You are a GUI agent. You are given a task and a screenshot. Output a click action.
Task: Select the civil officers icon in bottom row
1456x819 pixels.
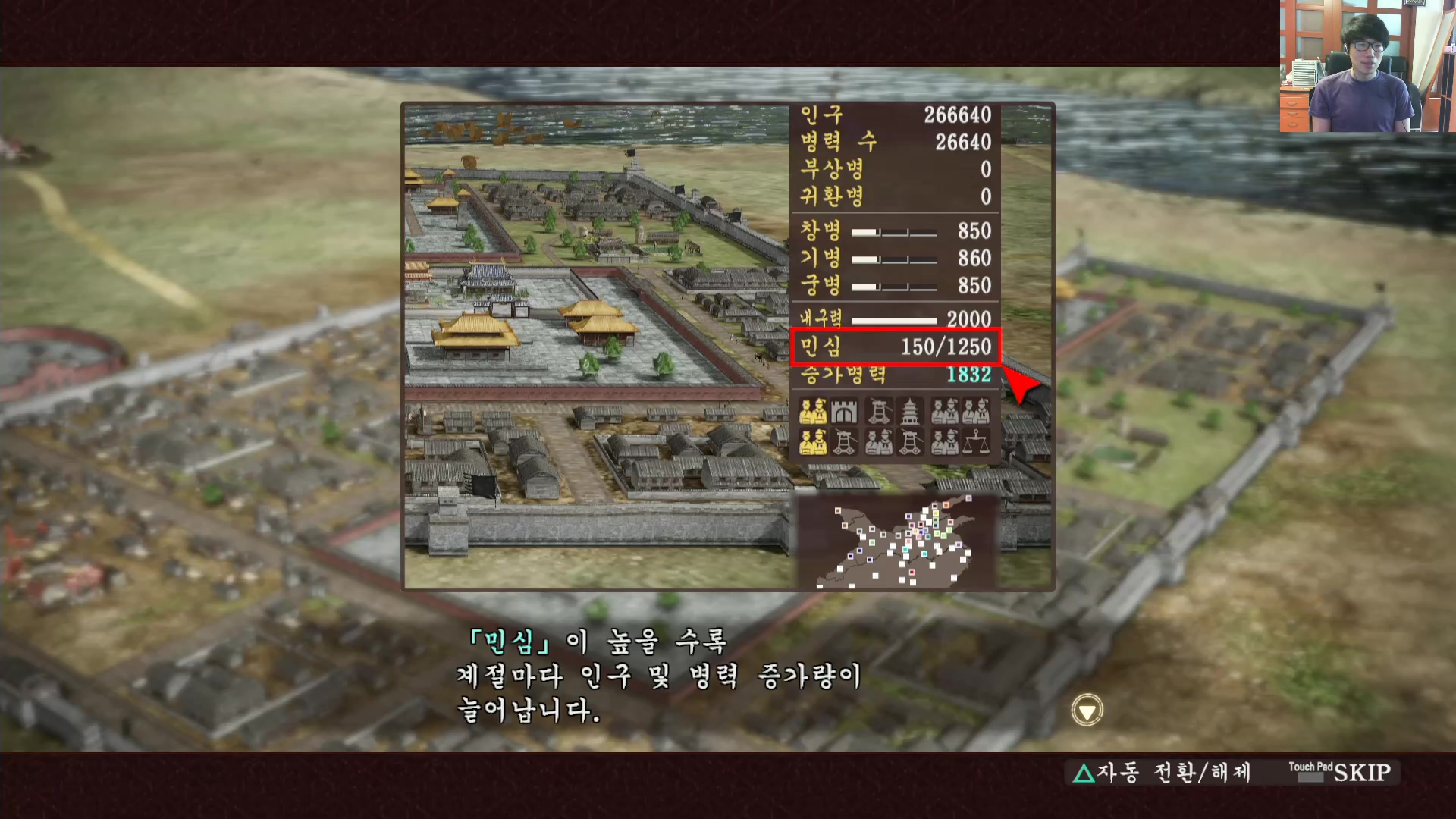879,442
